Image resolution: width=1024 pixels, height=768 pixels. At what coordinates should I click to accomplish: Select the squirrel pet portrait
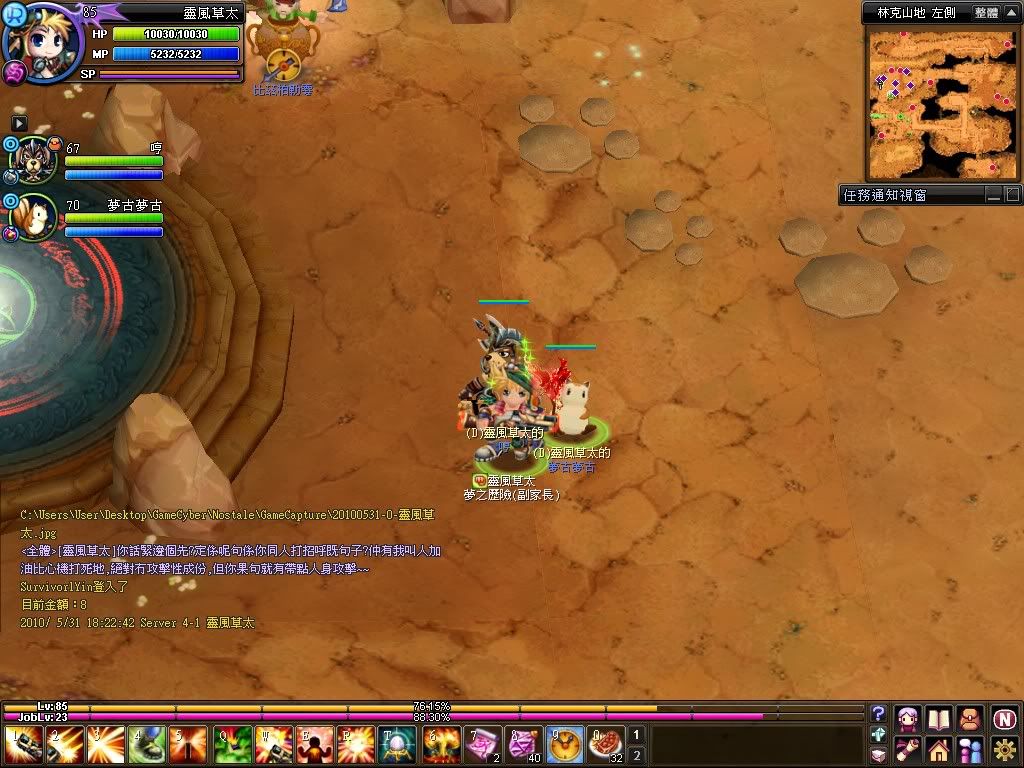36,216
